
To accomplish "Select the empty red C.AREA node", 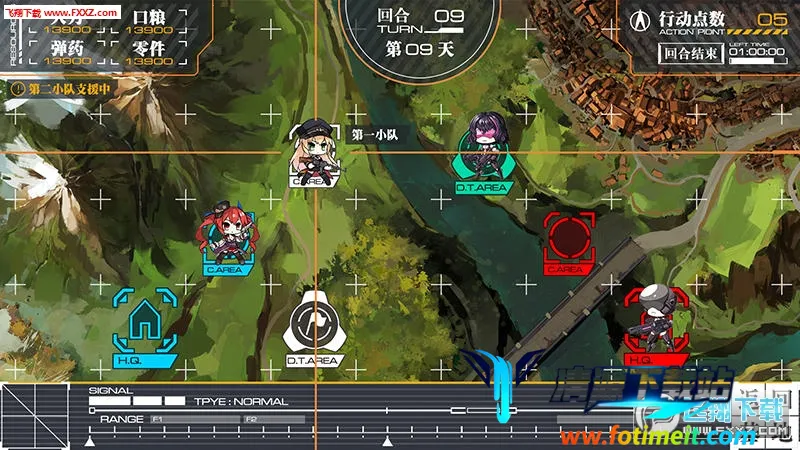I will click(x=567, y=238).
